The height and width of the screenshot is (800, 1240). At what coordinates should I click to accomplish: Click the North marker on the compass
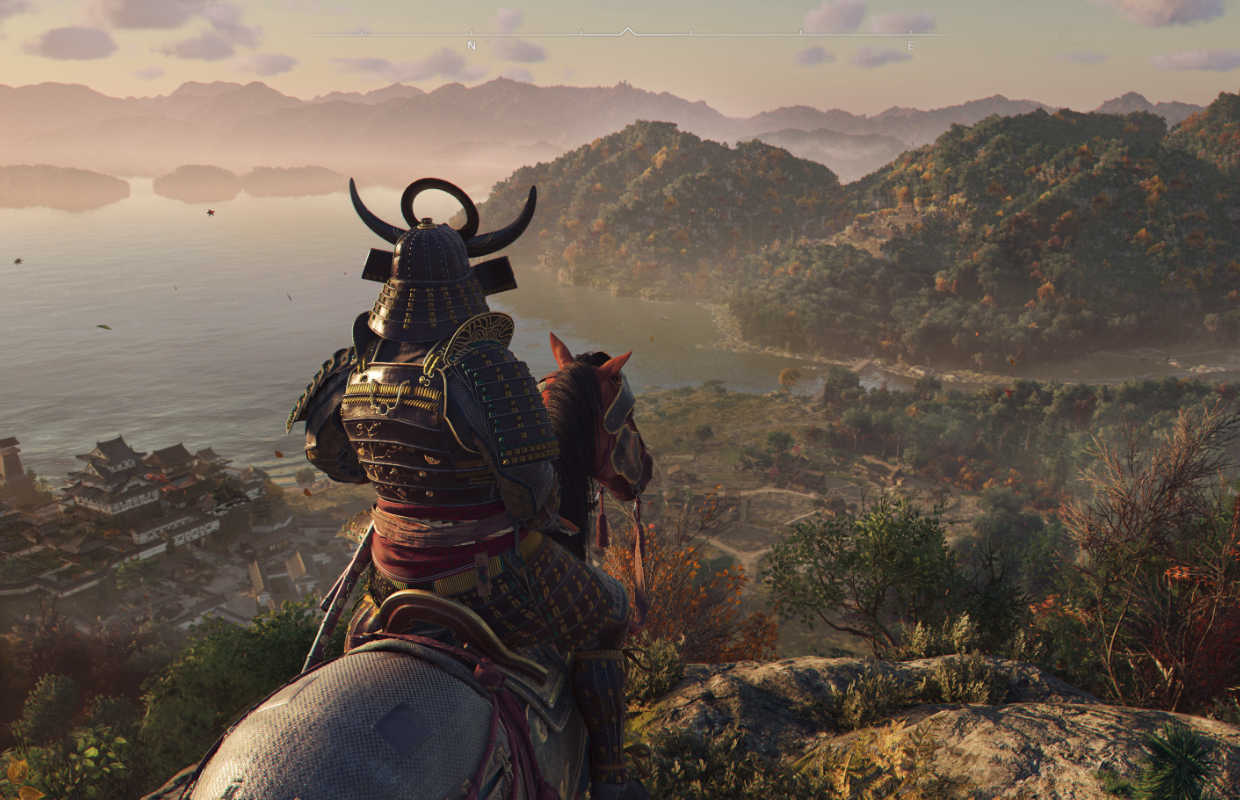pos(471,46)
